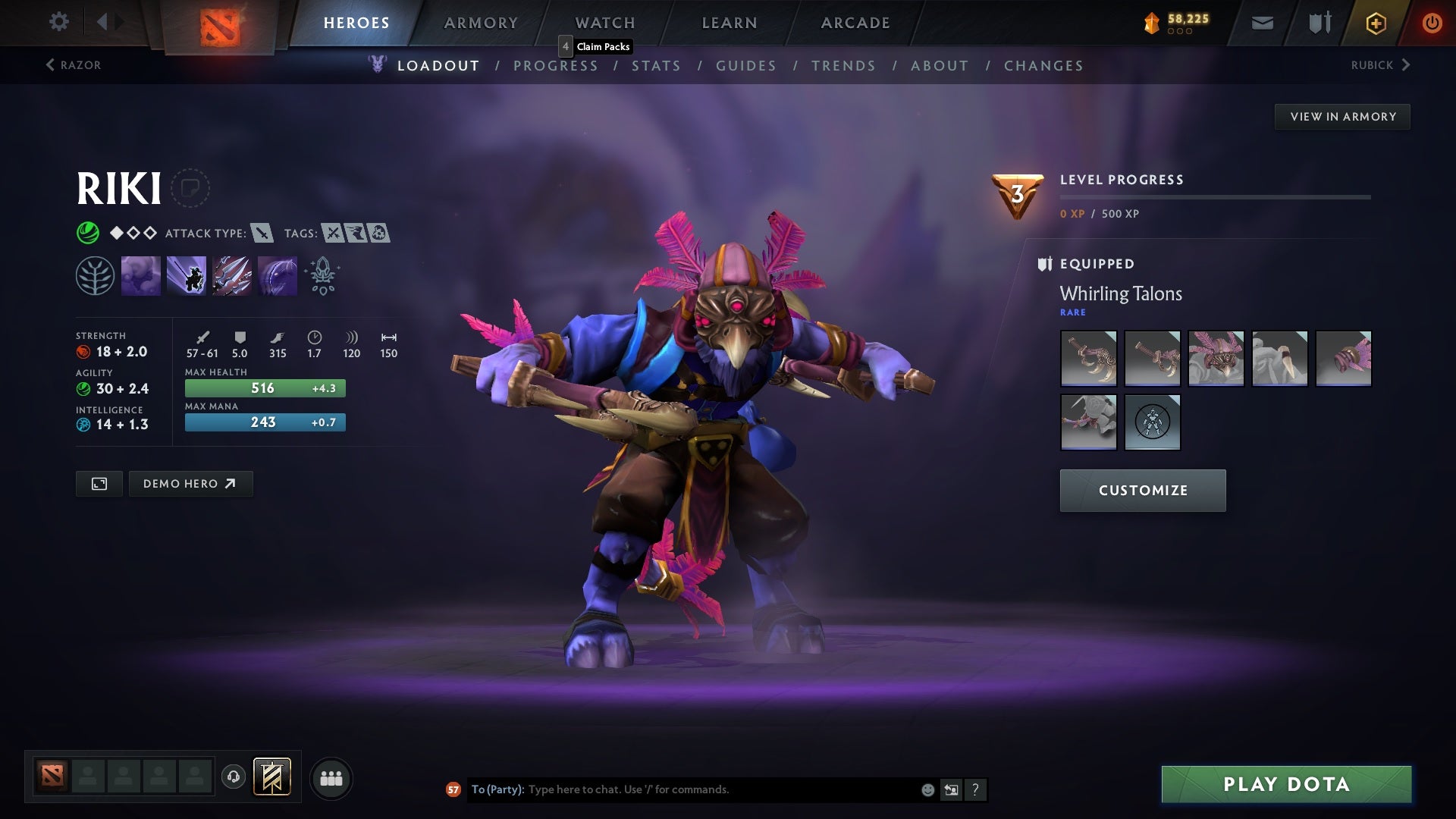Click the voice chat headset icon
The width and height of the screenshot is (1456, 819).
pyautogui.click(x=234, y=777)
